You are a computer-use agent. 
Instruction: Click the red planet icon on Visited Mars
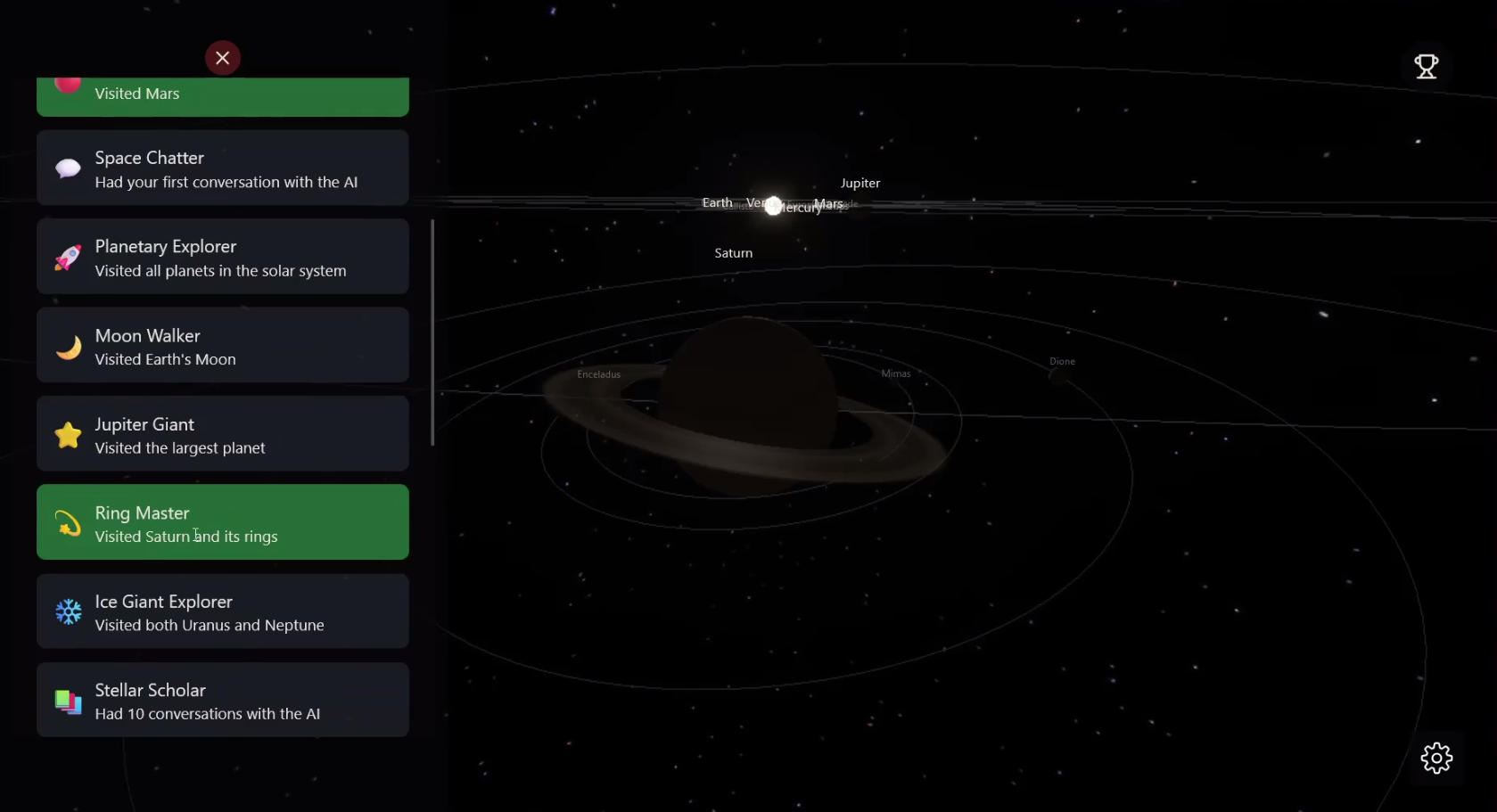(x=68, y=85)
